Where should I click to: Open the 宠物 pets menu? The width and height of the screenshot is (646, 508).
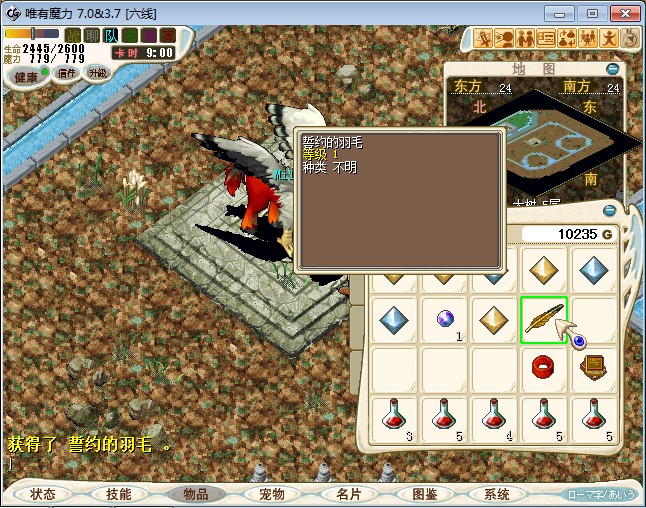tap(271, 494)
